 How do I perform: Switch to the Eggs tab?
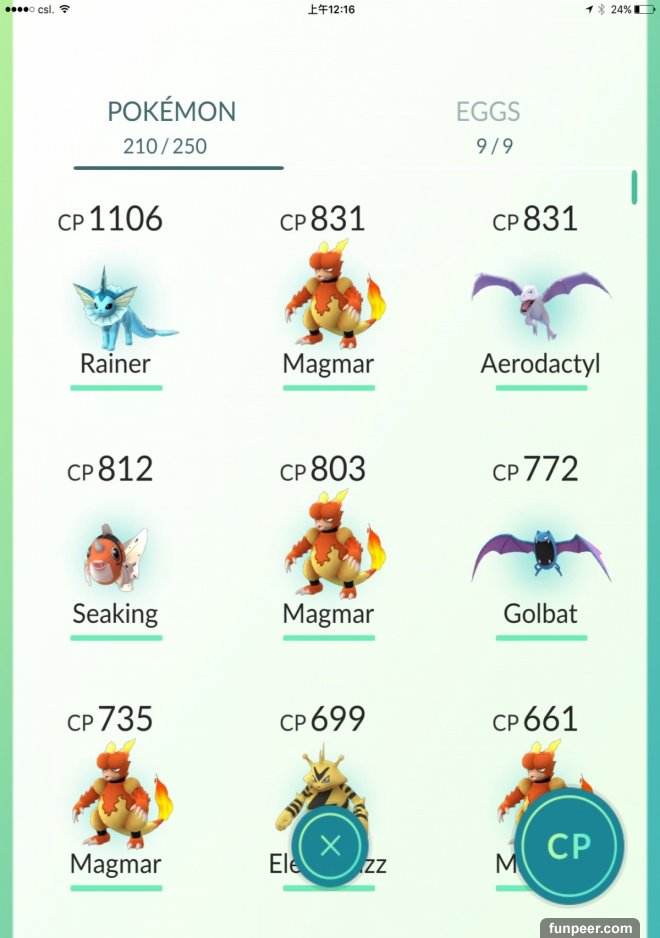488,126
